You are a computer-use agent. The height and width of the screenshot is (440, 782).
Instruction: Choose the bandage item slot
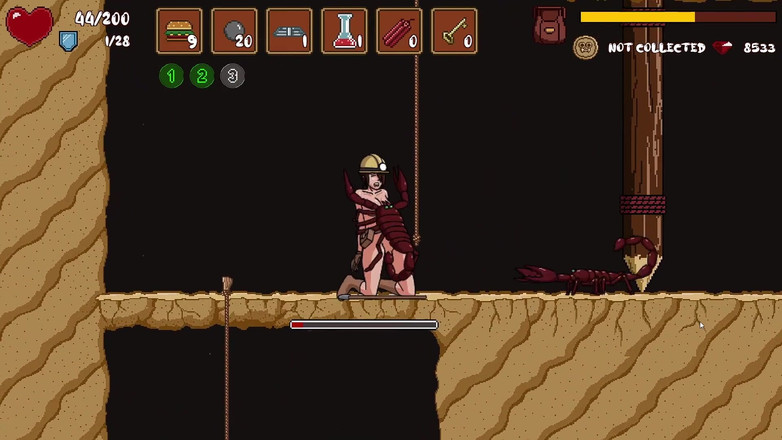point(290,31)
